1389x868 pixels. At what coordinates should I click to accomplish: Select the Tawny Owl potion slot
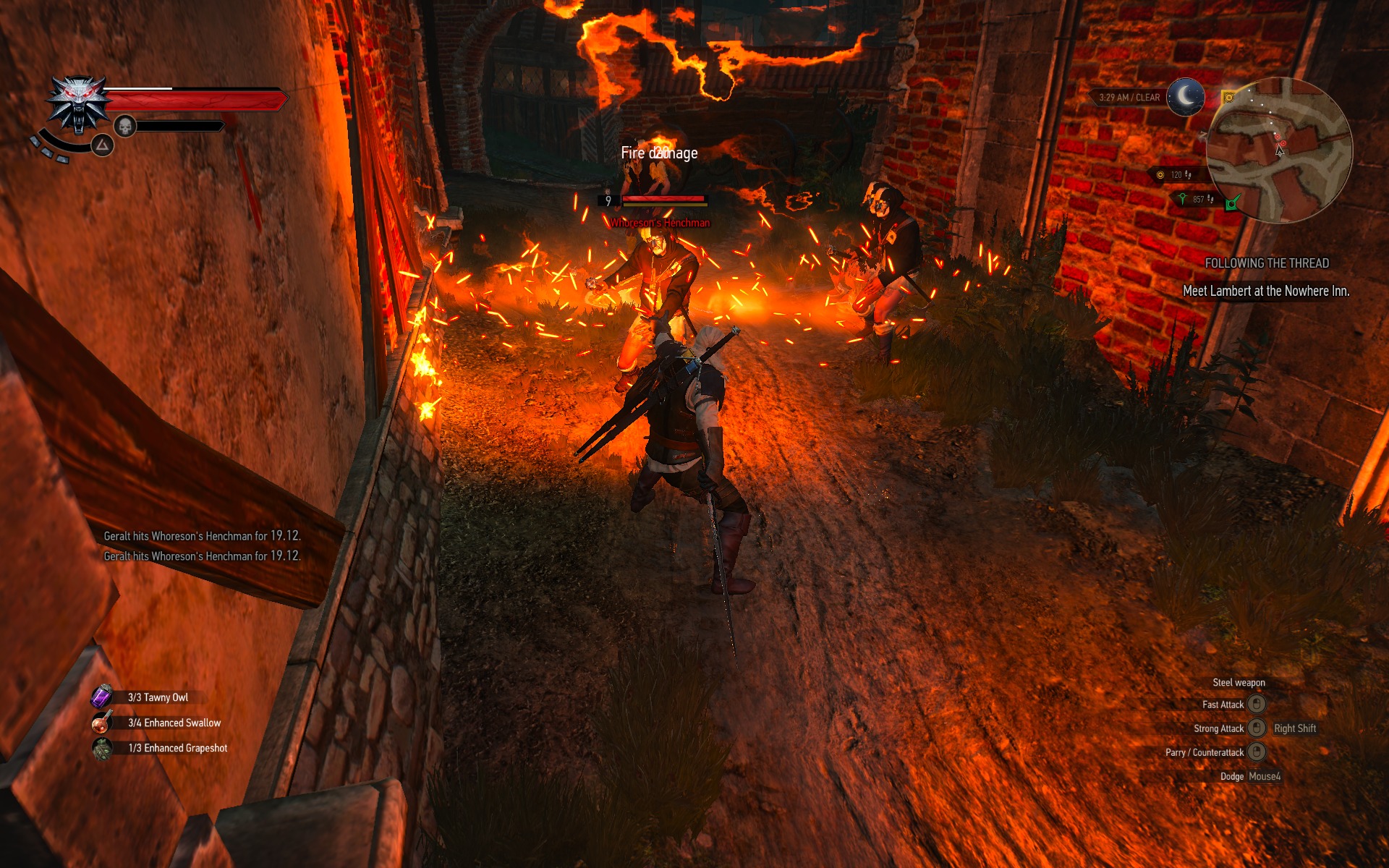pos(102,697)
